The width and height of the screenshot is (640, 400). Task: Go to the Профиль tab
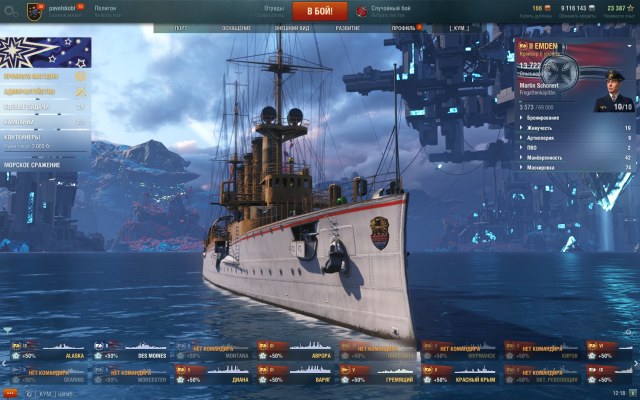[405, 27]
